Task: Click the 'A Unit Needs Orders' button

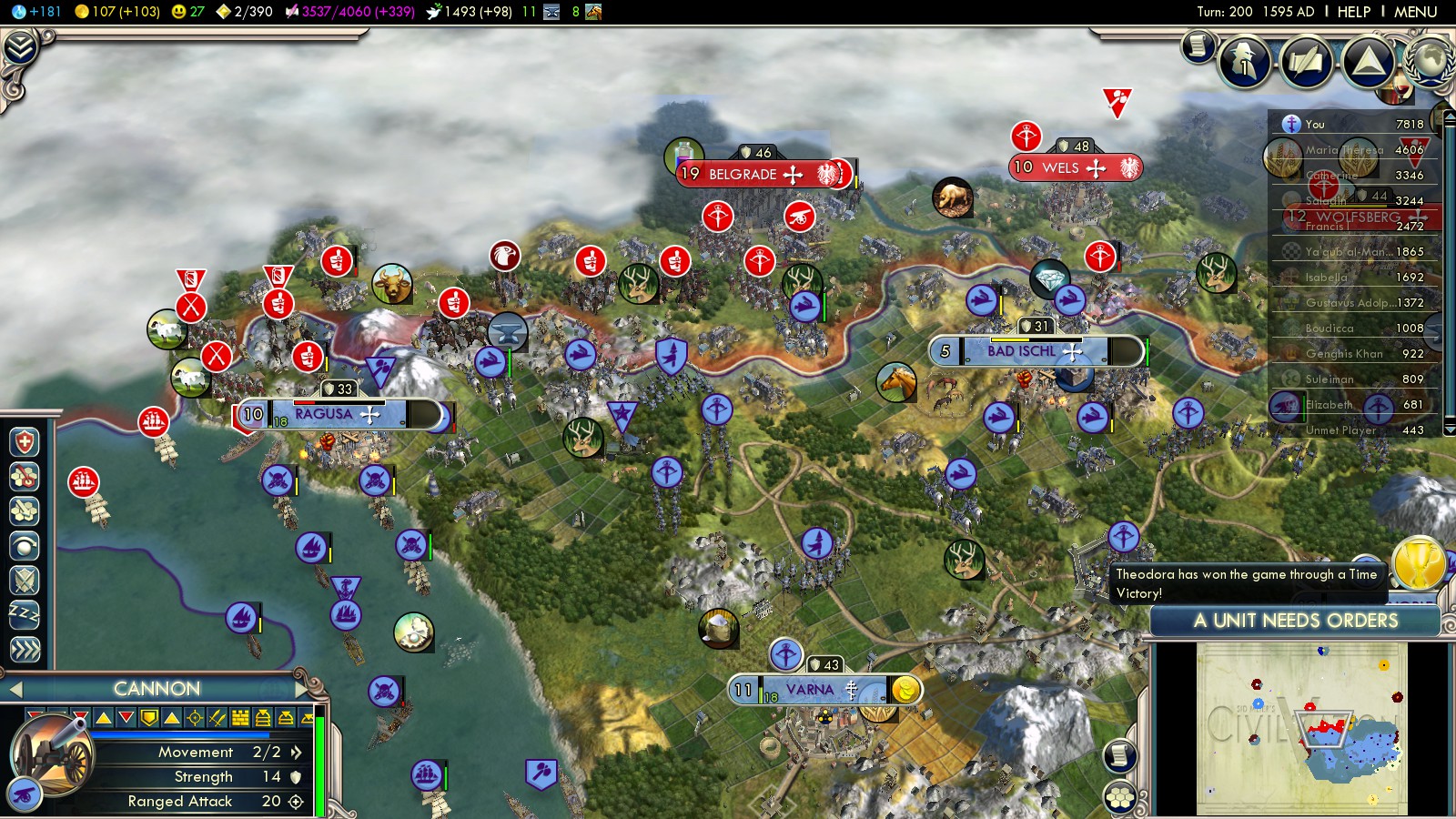Action: [x=1295, y=621]
